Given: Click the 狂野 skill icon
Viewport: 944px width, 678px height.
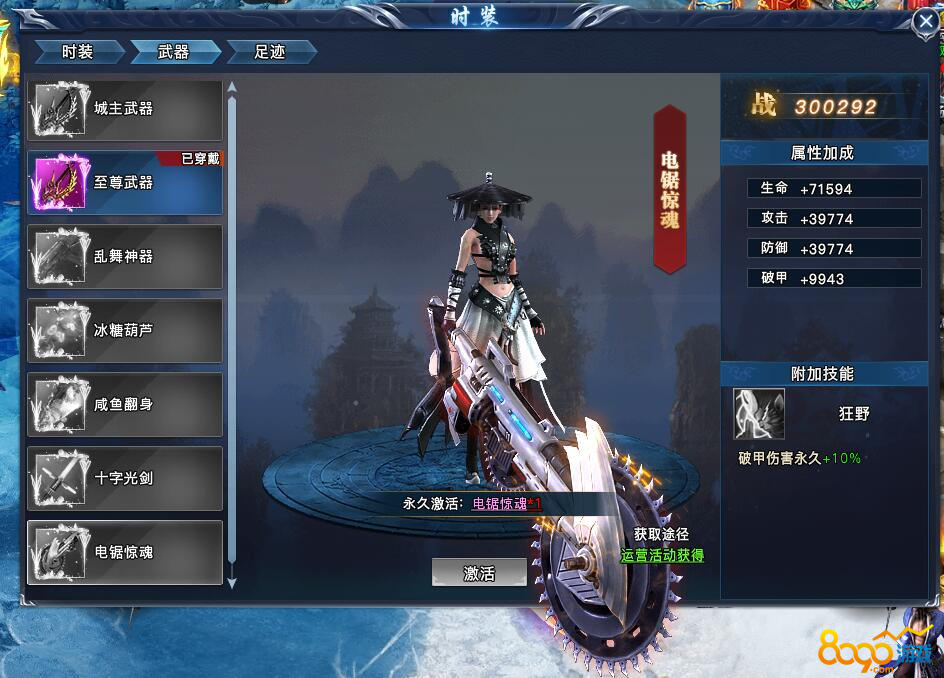Looking at the screenshot, I should coord(759,414).
